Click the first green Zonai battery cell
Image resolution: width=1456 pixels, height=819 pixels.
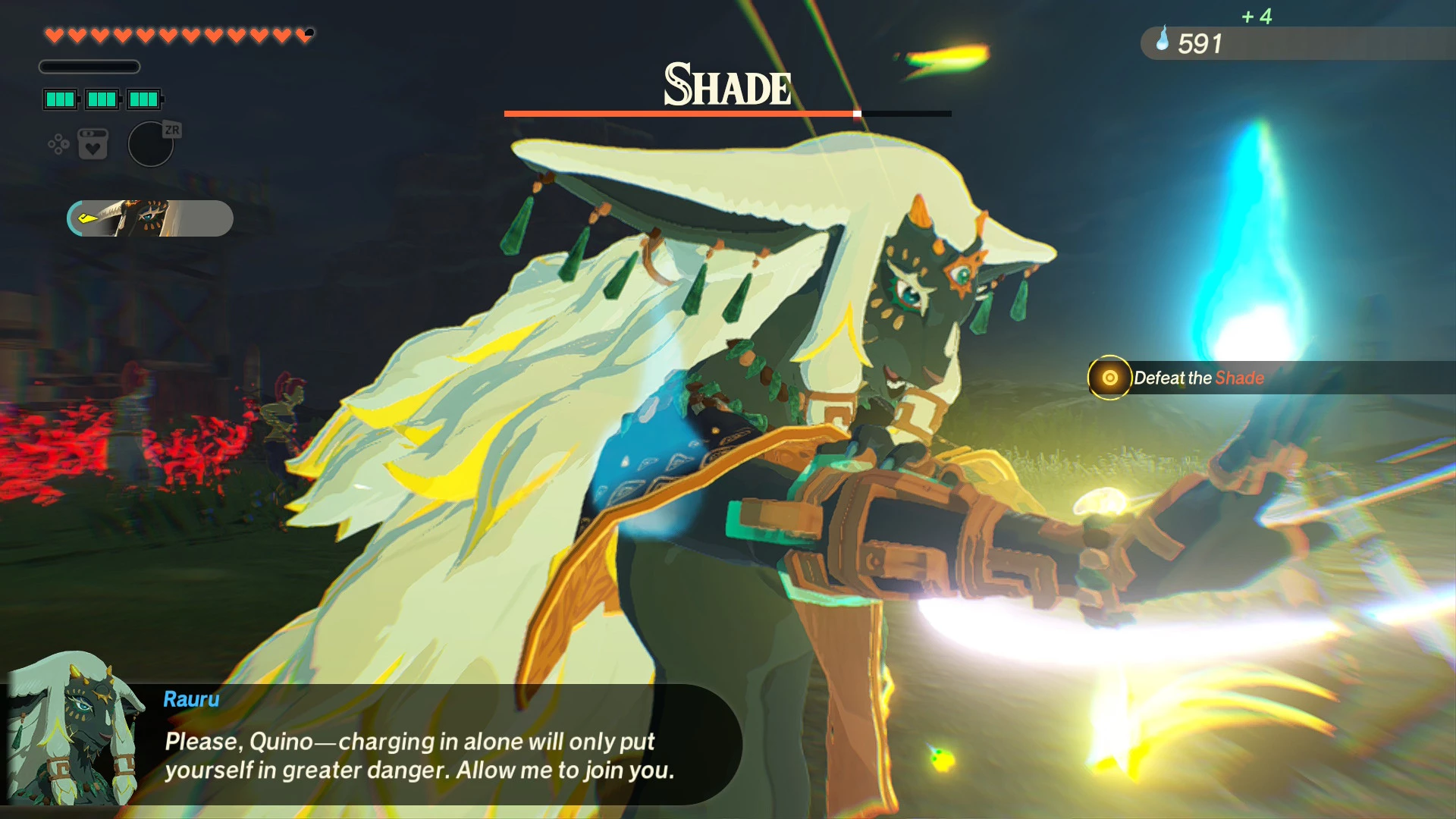(x=60, y=99)
